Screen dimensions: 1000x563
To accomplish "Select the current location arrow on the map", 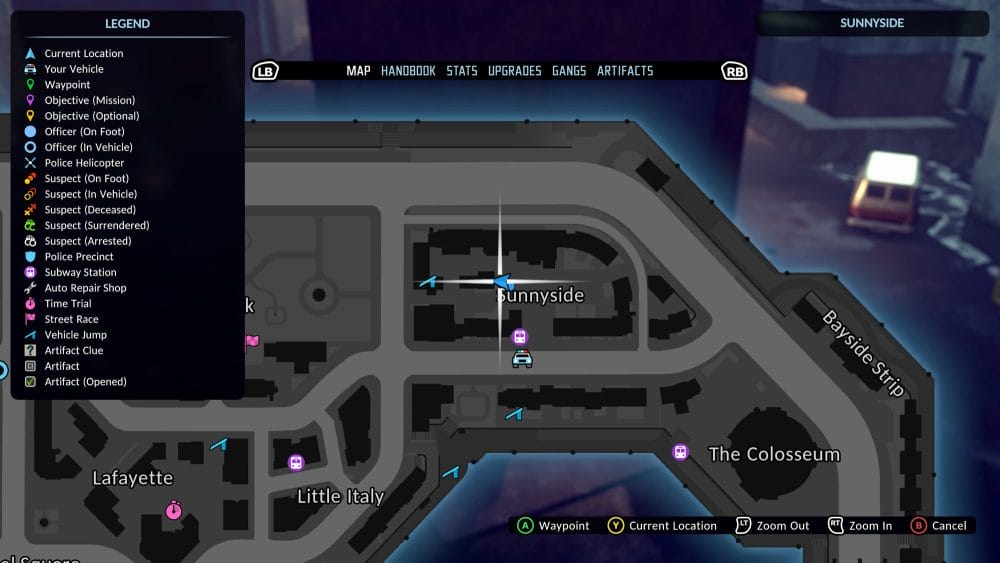I will 503,283.
